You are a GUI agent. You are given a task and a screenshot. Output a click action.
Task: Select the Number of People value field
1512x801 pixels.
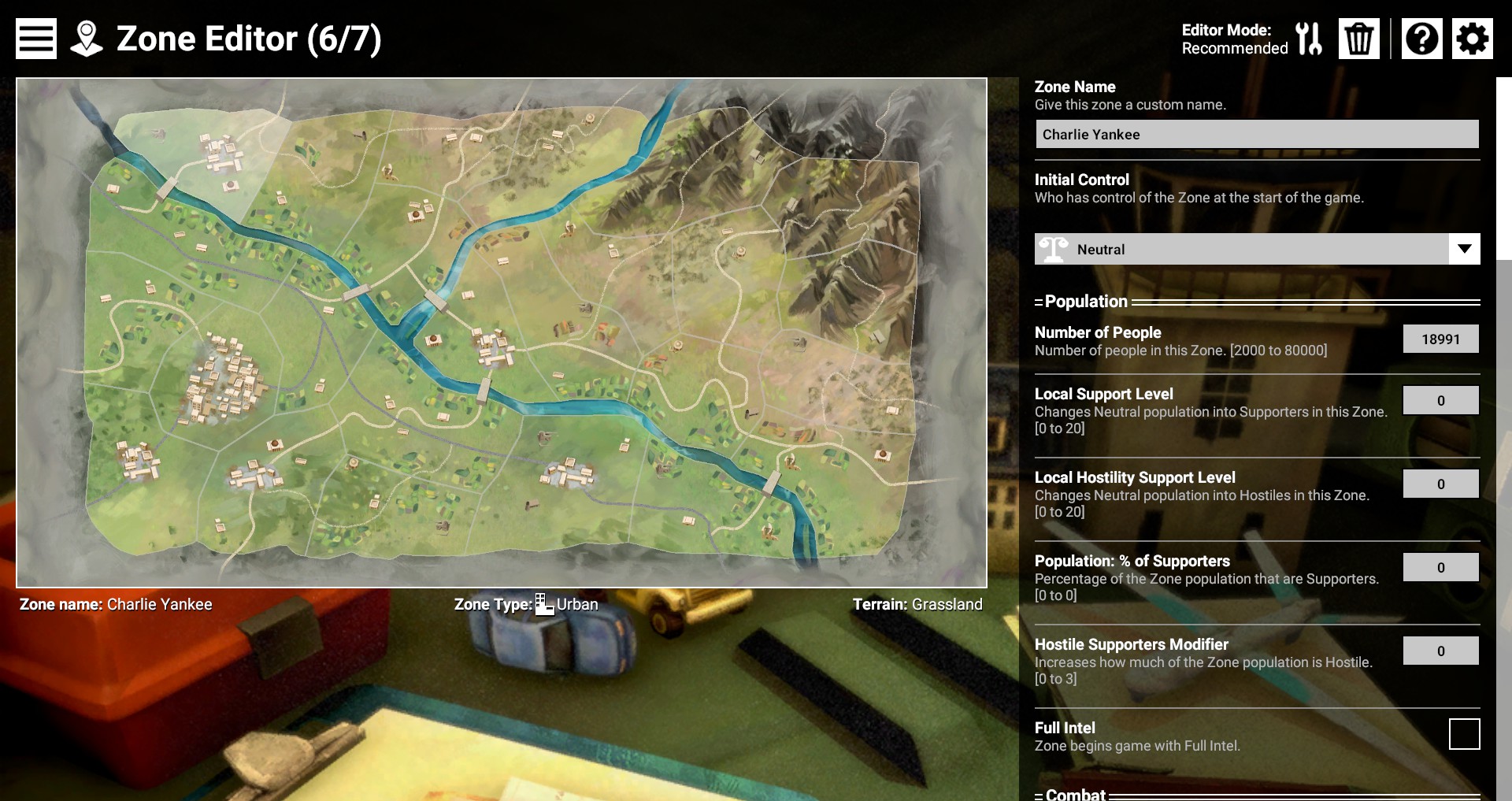coord(1440,339)
